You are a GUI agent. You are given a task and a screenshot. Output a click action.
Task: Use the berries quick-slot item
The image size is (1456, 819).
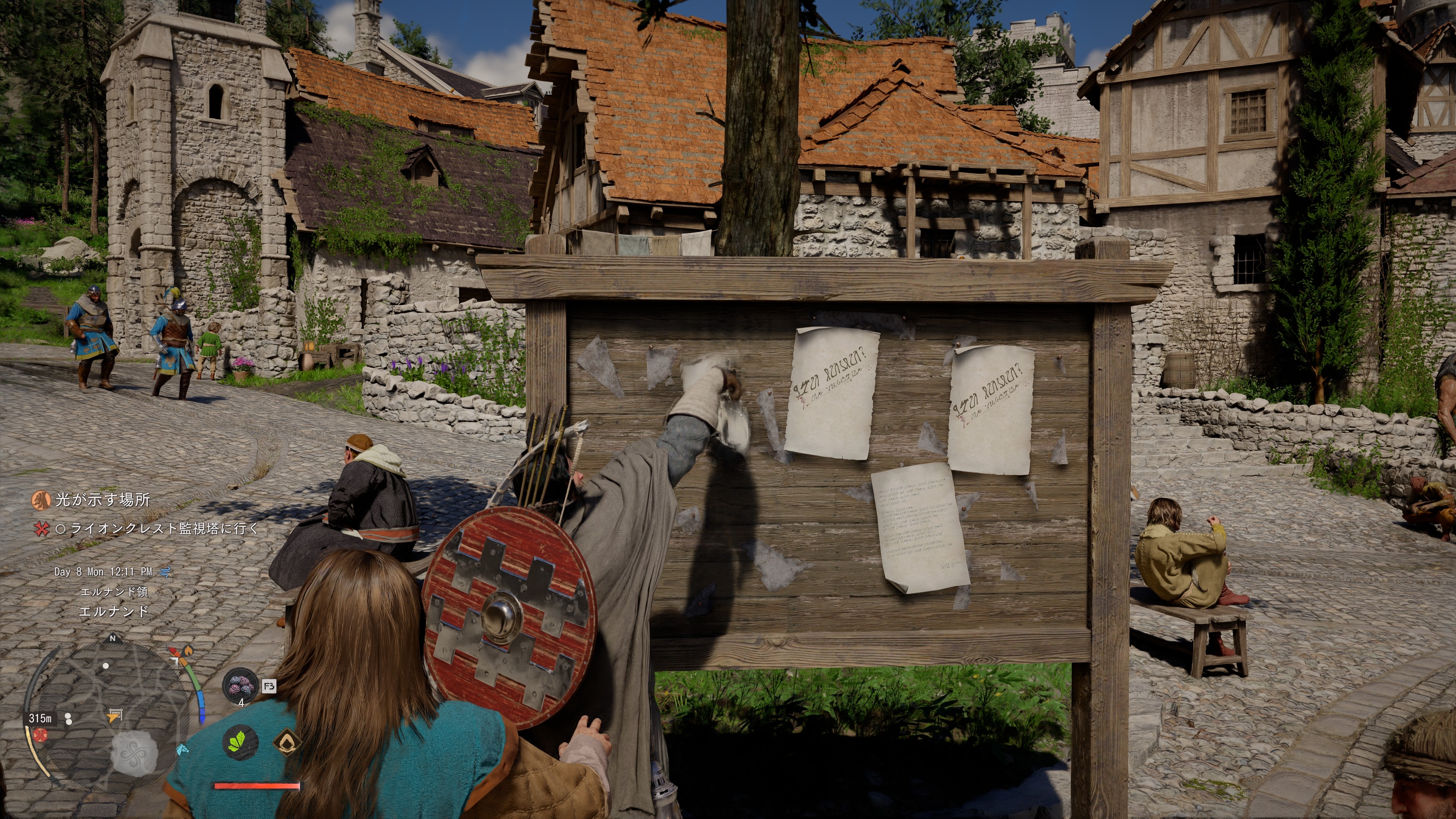coord(241,686)
